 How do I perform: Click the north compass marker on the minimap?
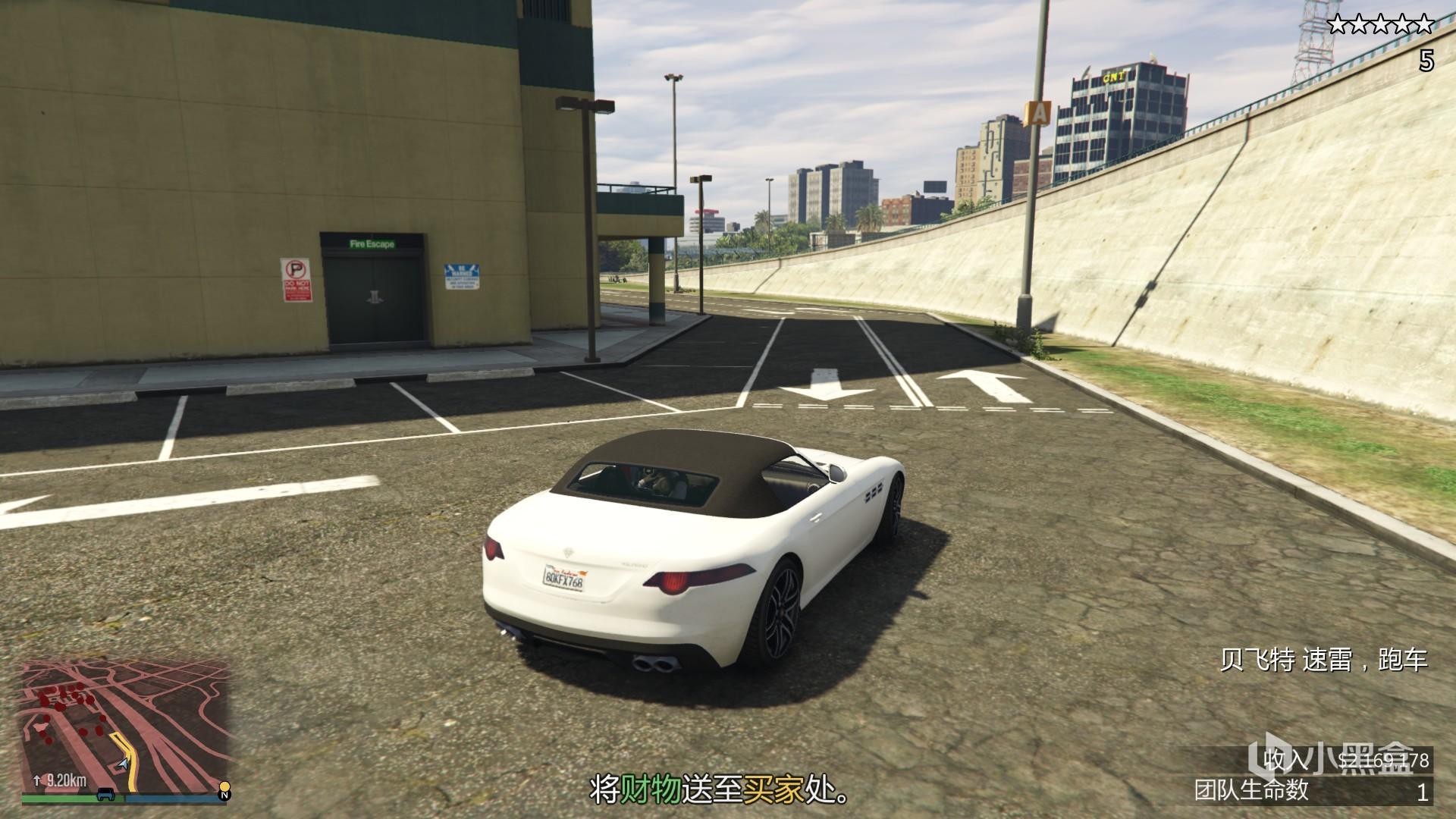(x=224, y=795)
